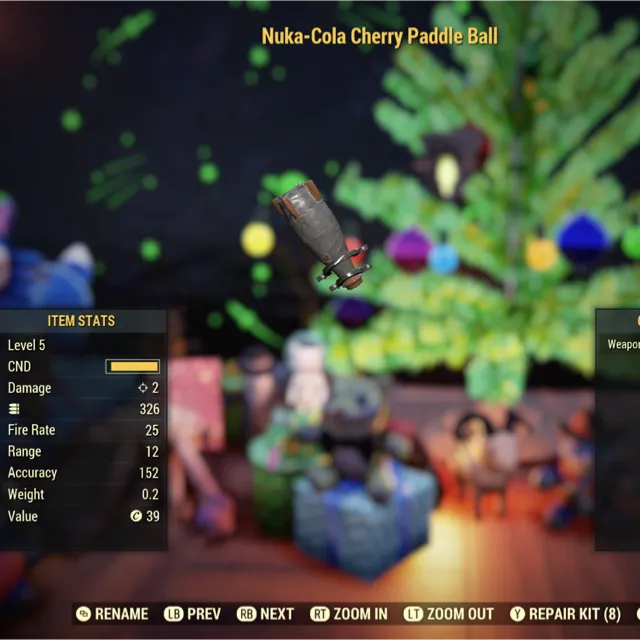Choose Zoom Out on the item
The width and height of the screenshot is (640, 640).
point(448,614)
